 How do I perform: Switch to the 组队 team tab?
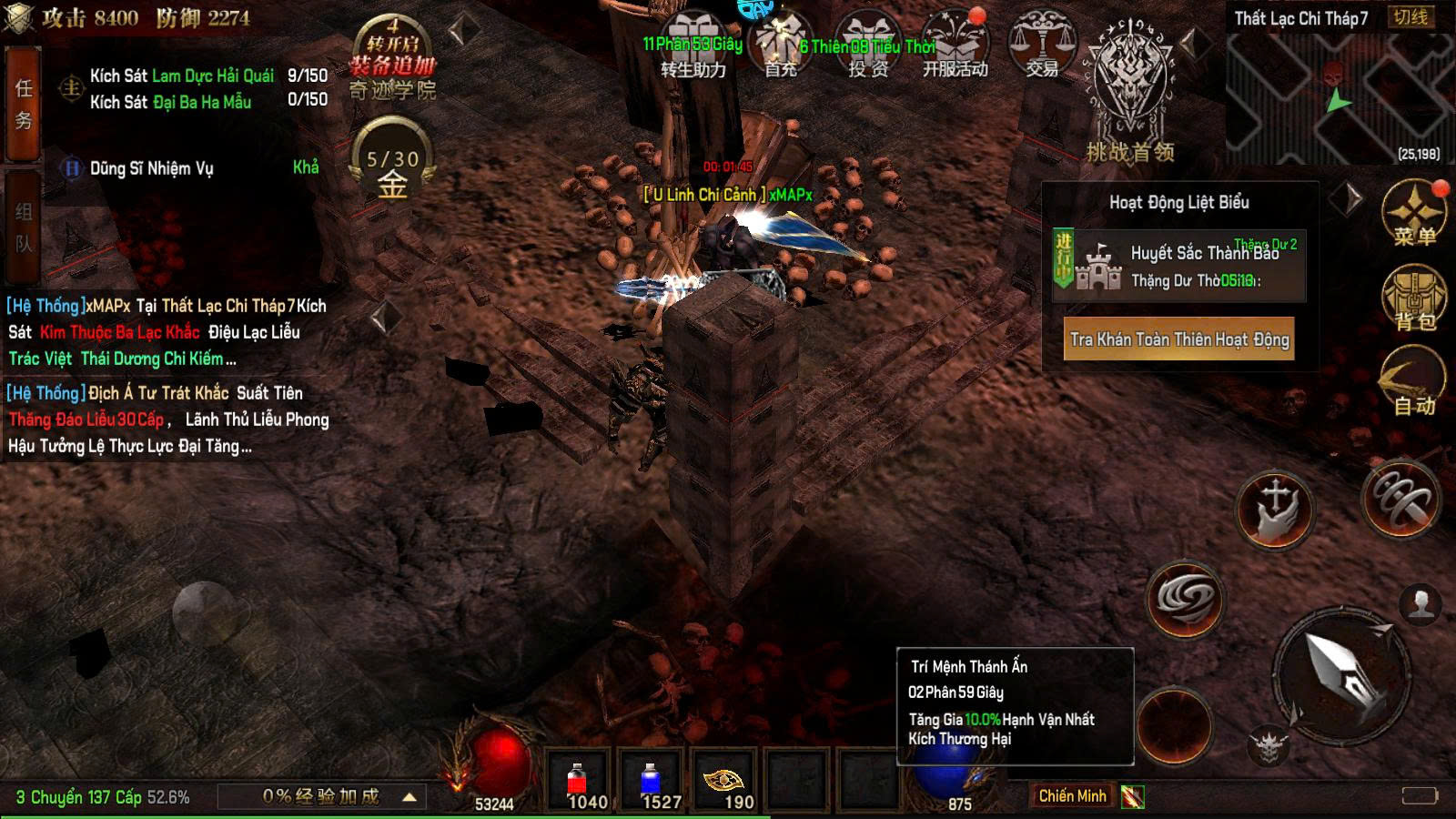(x=23, y=226)
